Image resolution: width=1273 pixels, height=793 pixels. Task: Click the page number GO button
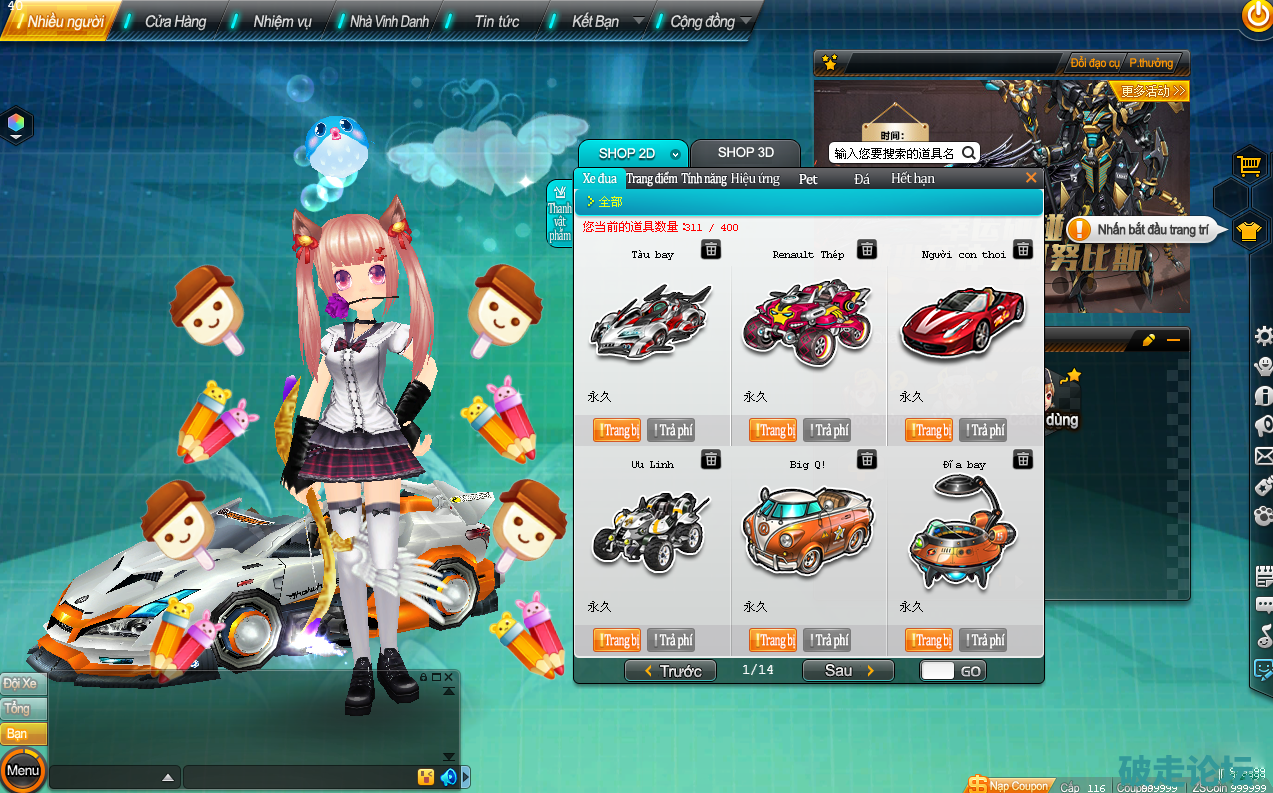click(970, 671)
